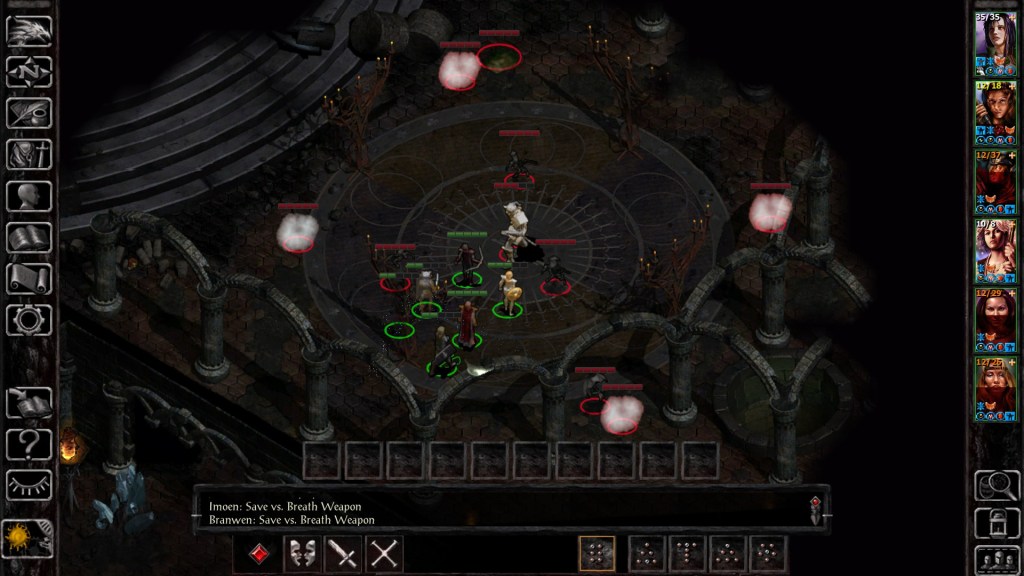This screenshot has width=1024, height=576.
Task: Click the twin masks action button
Action: click(x=301, y=553)
